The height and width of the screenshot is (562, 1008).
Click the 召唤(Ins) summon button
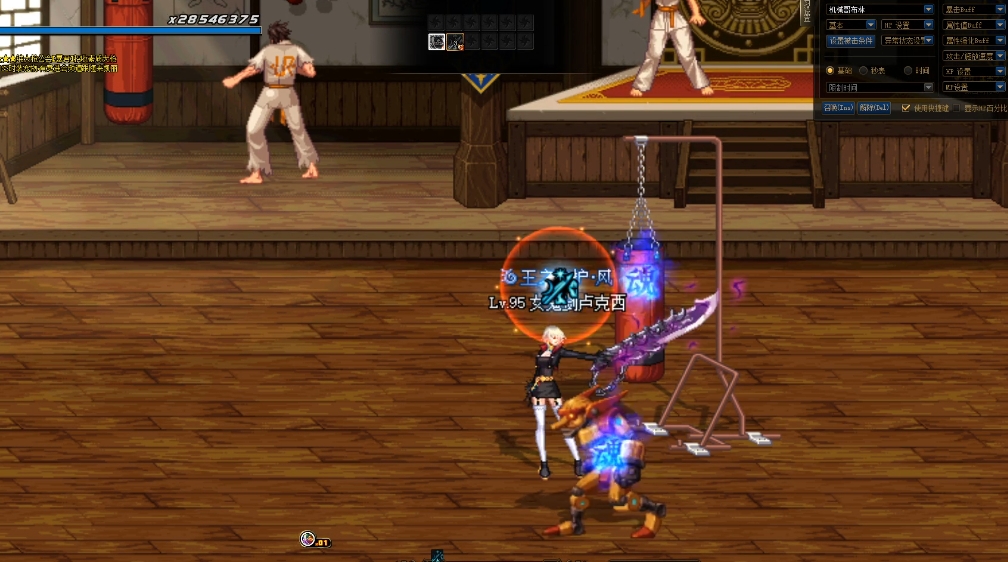[x=837, y=108]
